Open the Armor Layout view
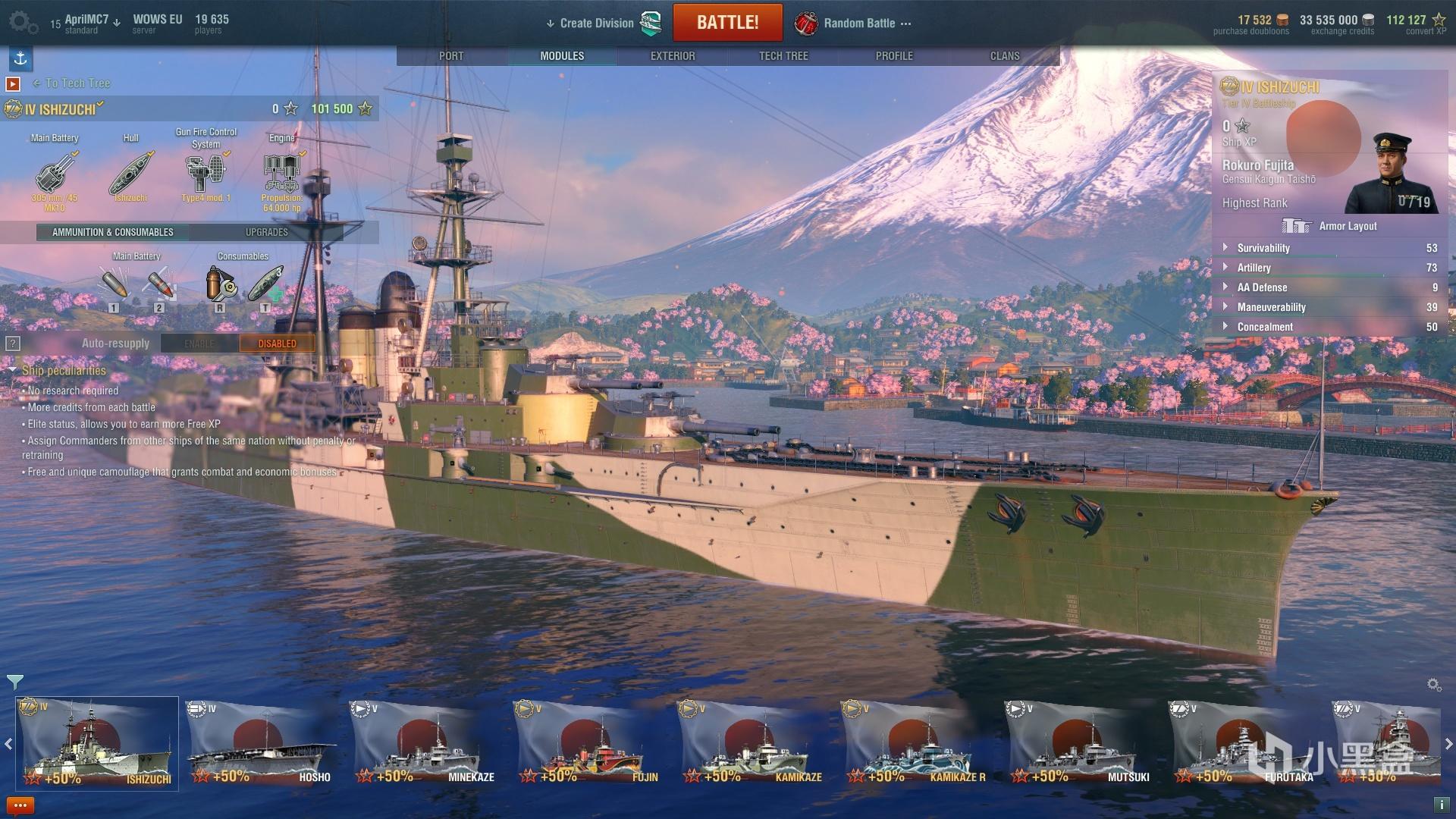This screenshot has height=819, width=1456. coord(1329,226)
